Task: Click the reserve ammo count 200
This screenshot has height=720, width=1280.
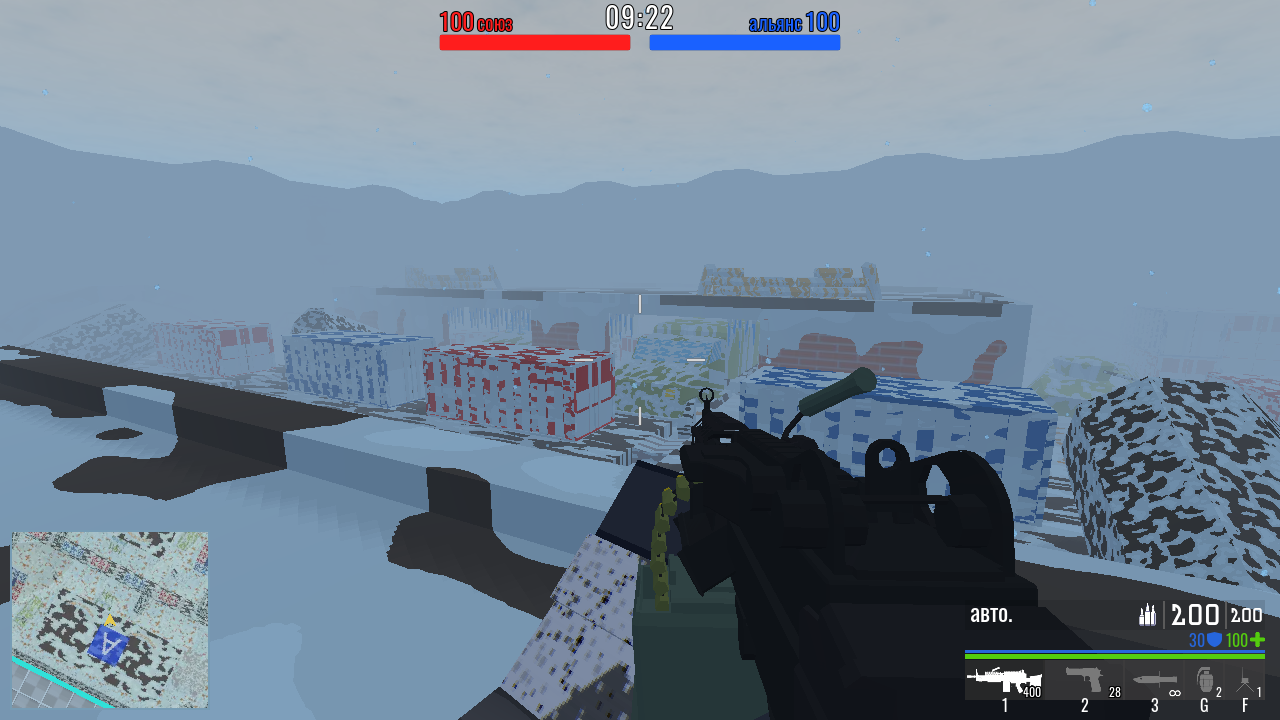Action: [1246, 616]
